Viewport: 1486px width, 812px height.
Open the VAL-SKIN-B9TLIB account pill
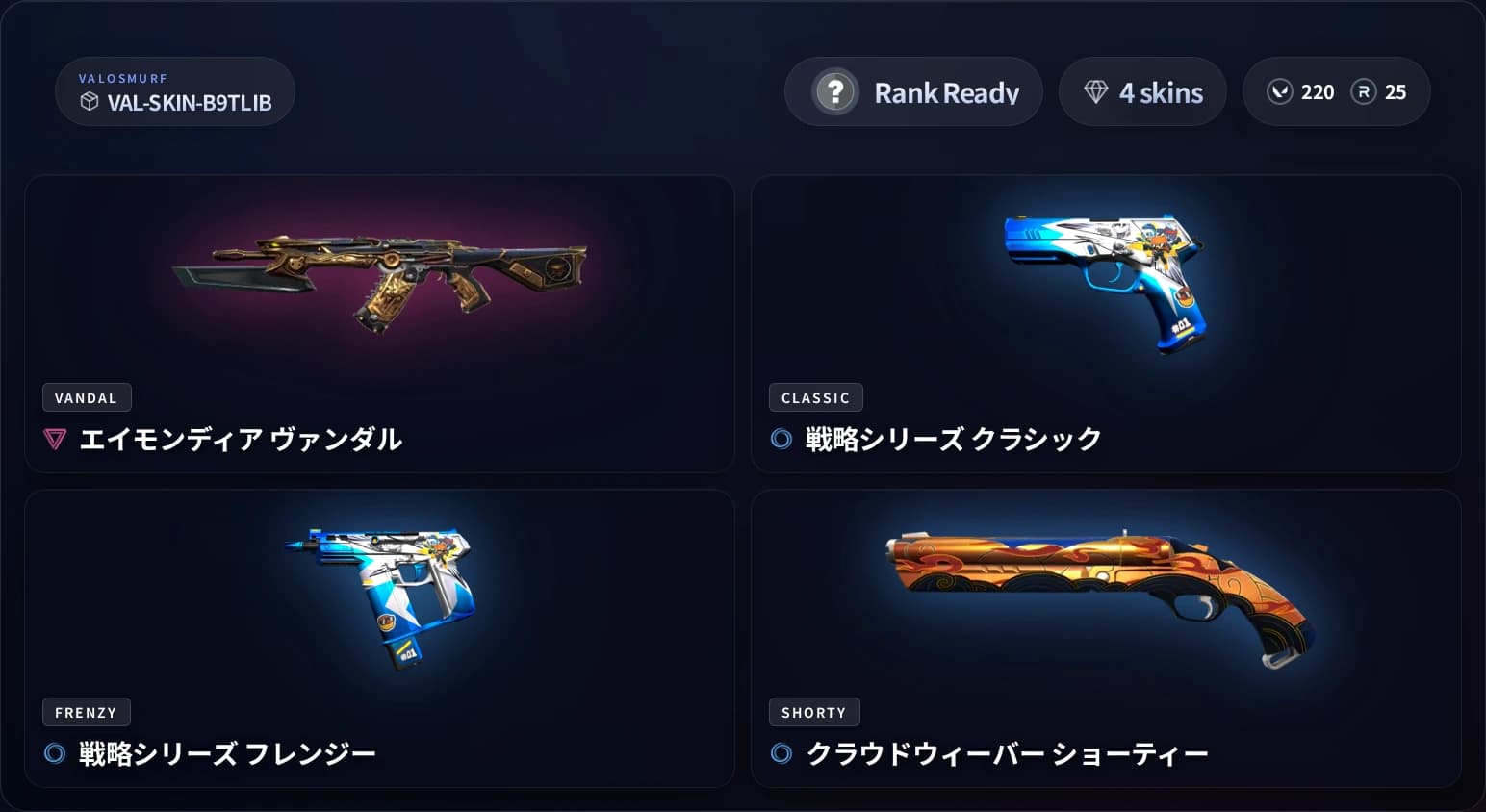tap(175, 91)
